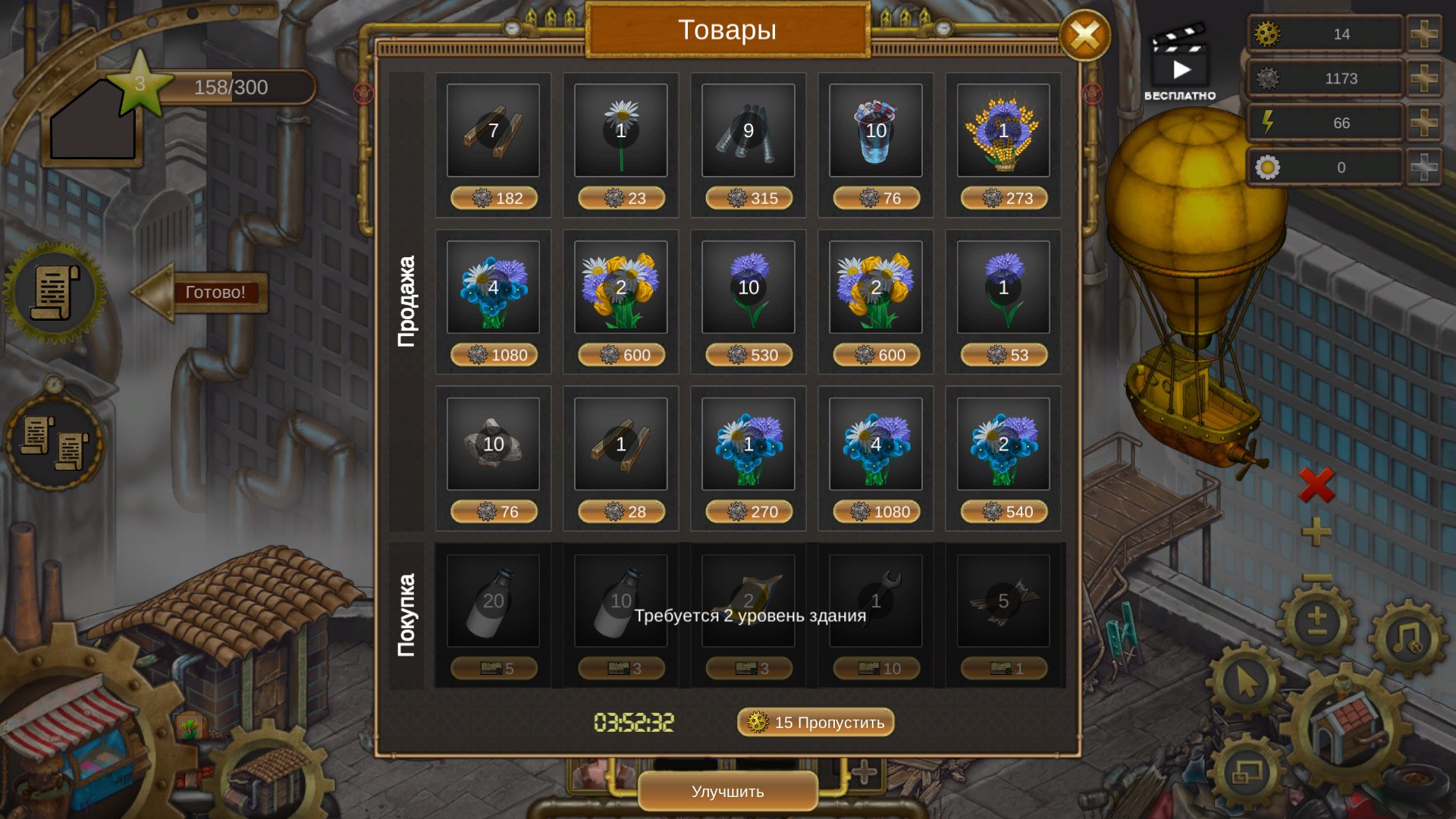Click the 158/300 level progress bar
This screenshot has height=819, width=1456.
(x=231, y=87)
